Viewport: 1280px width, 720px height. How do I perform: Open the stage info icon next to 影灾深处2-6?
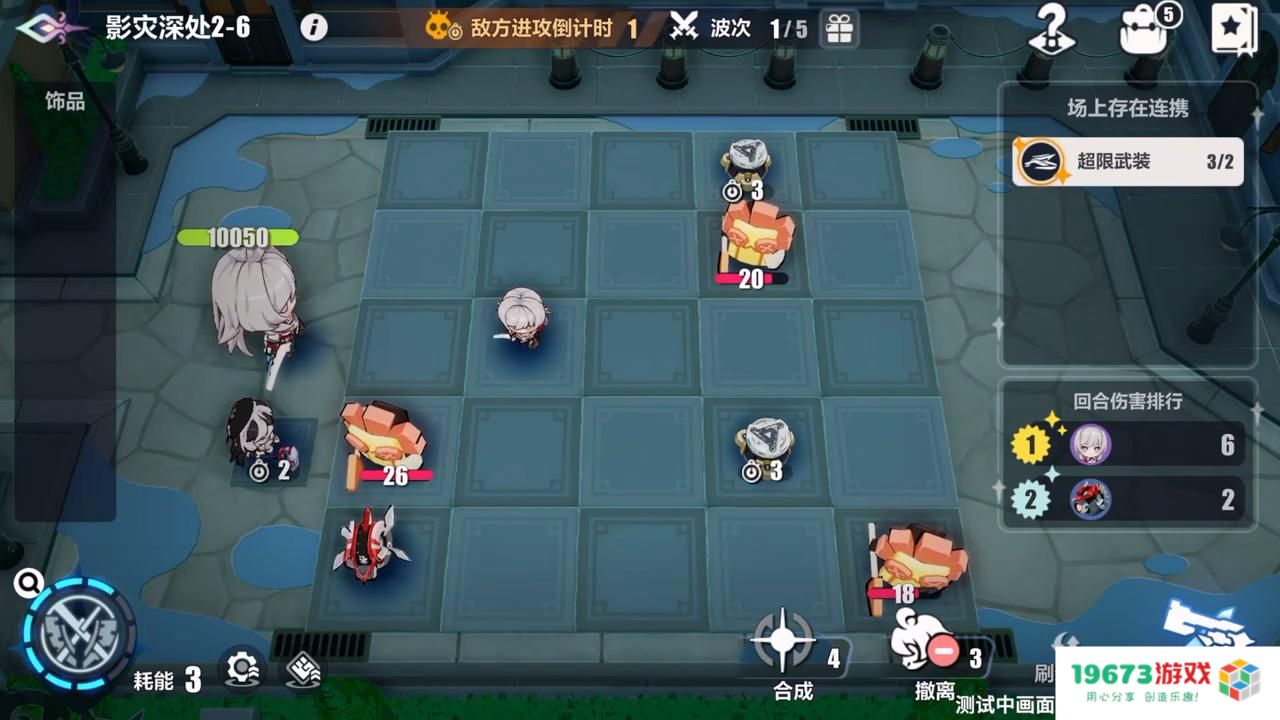point(314,28)
